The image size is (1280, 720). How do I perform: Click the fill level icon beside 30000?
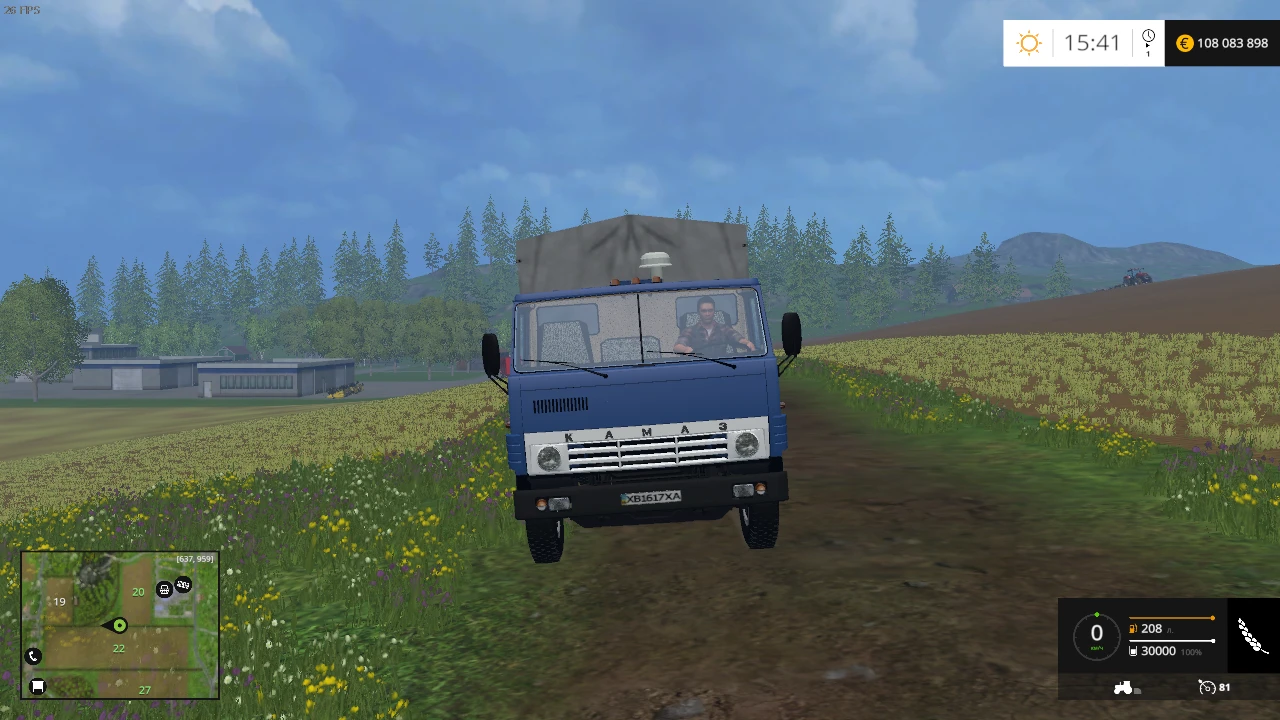[1133, 651]
